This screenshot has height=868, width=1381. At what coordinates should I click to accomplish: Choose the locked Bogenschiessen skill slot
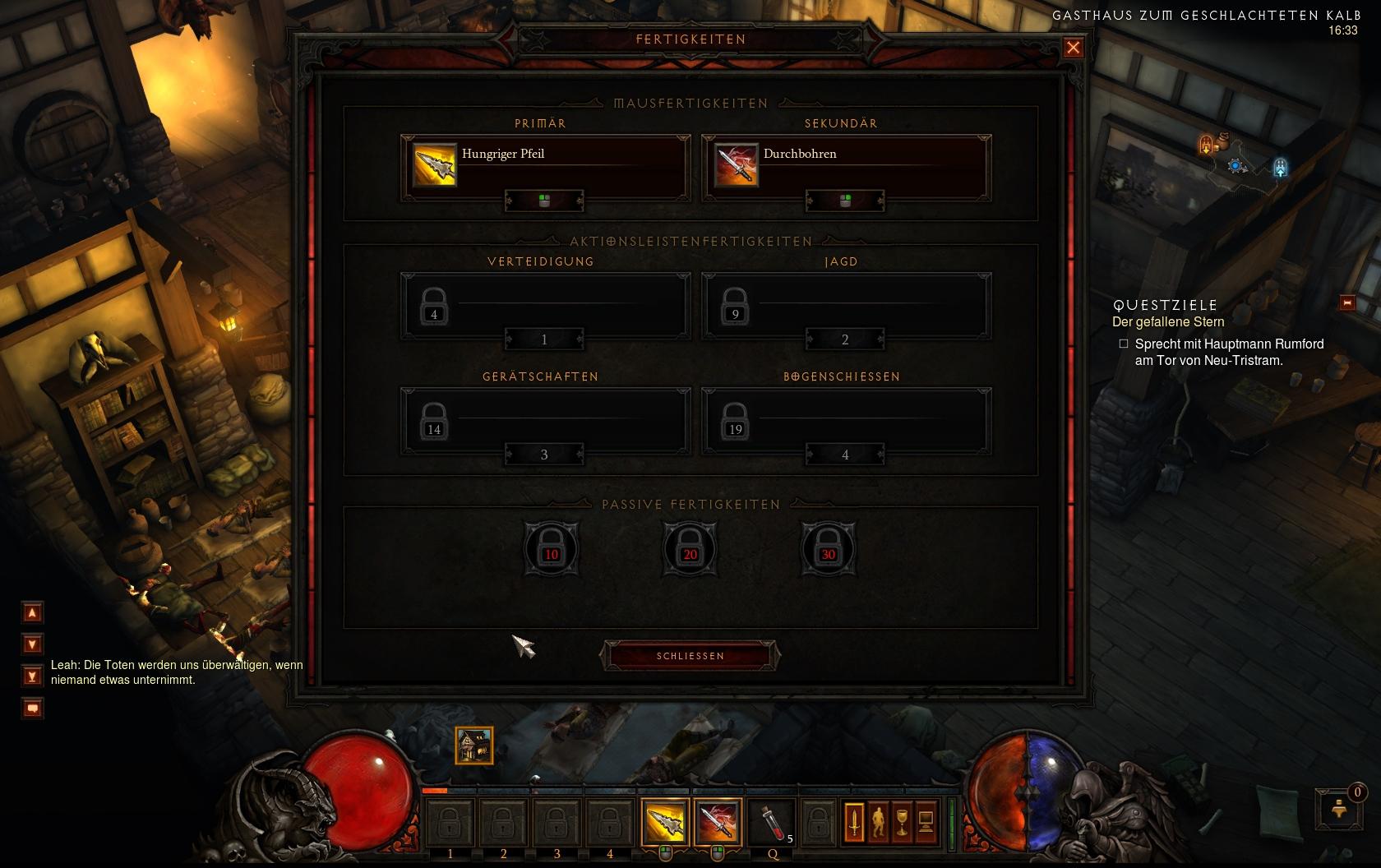pyautogui.click(x=846, y=419)
